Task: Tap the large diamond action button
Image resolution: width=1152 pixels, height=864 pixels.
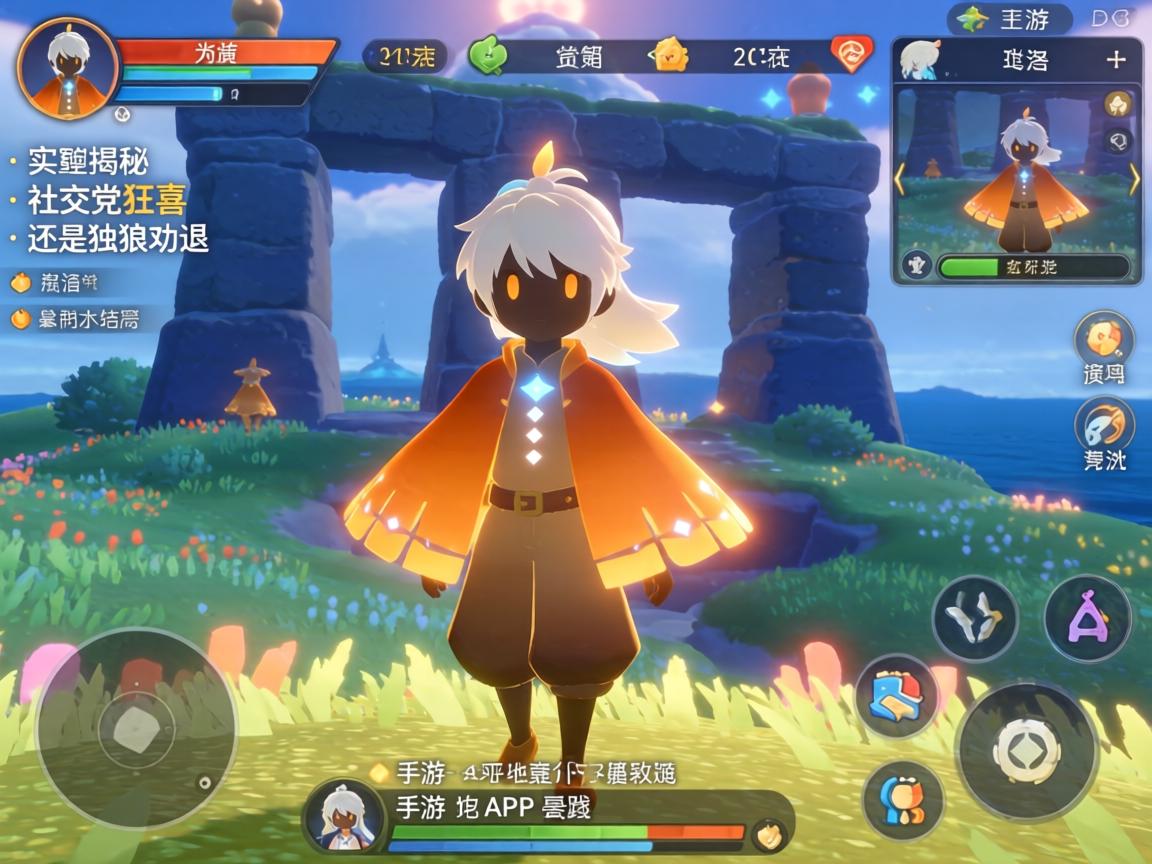Action: (x=1026, y=751)
